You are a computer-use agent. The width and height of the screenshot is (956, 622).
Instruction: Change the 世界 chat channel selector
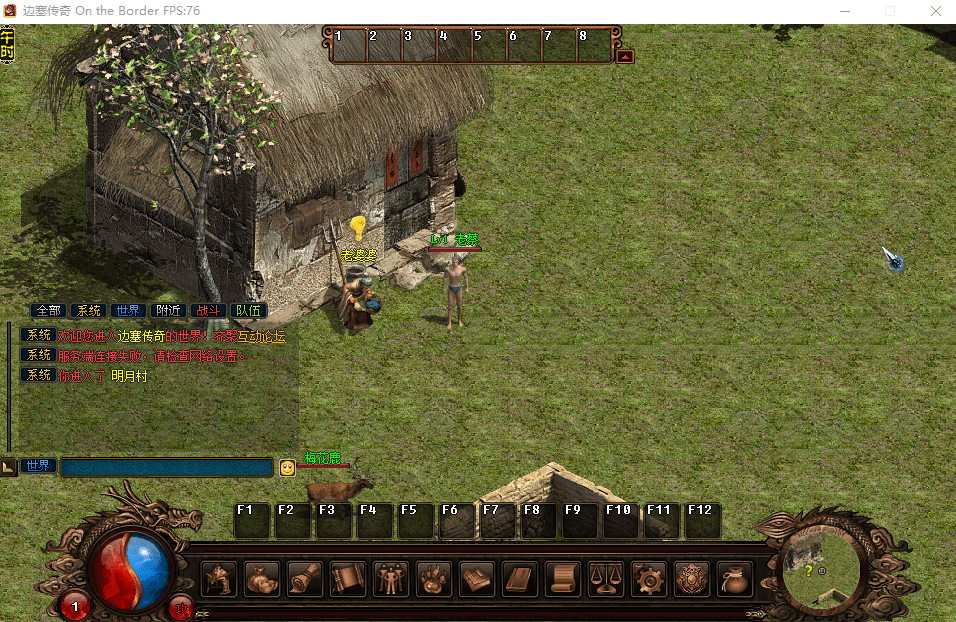click(x=38, y=466)
